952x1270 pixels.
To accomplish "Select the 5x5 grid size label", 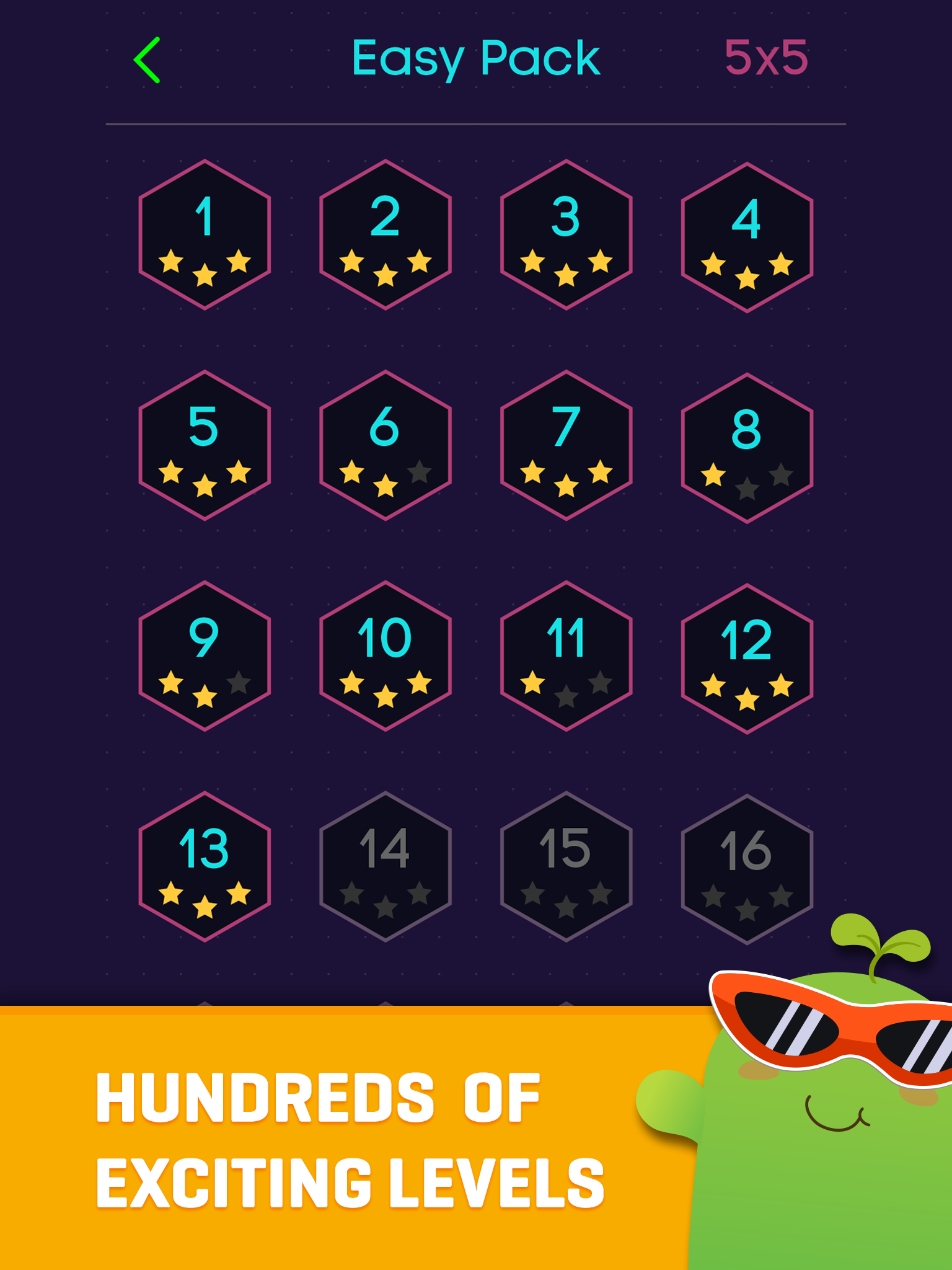I will click(767, 58).
